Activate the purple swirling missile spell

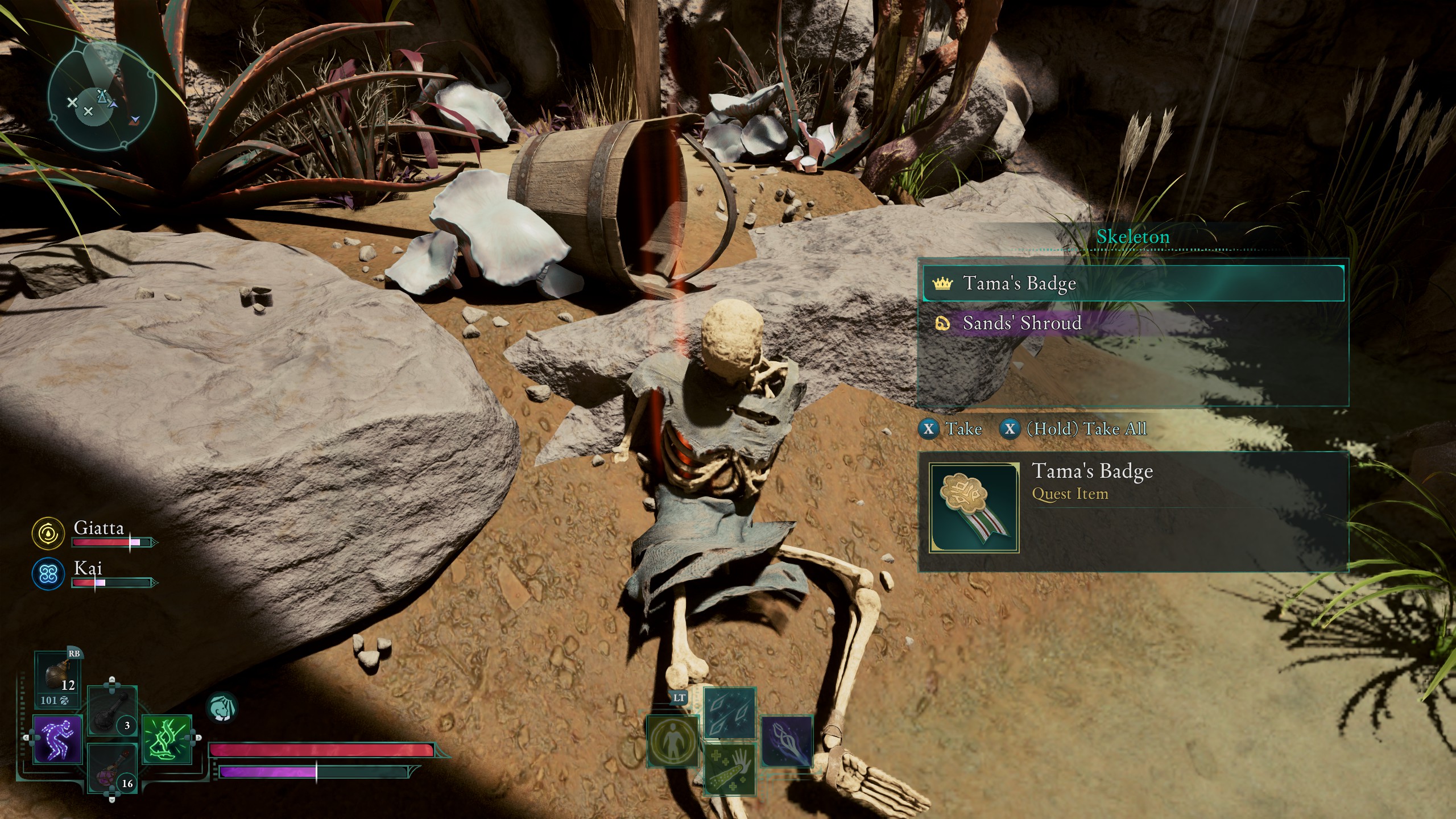(x=786, y=741)
